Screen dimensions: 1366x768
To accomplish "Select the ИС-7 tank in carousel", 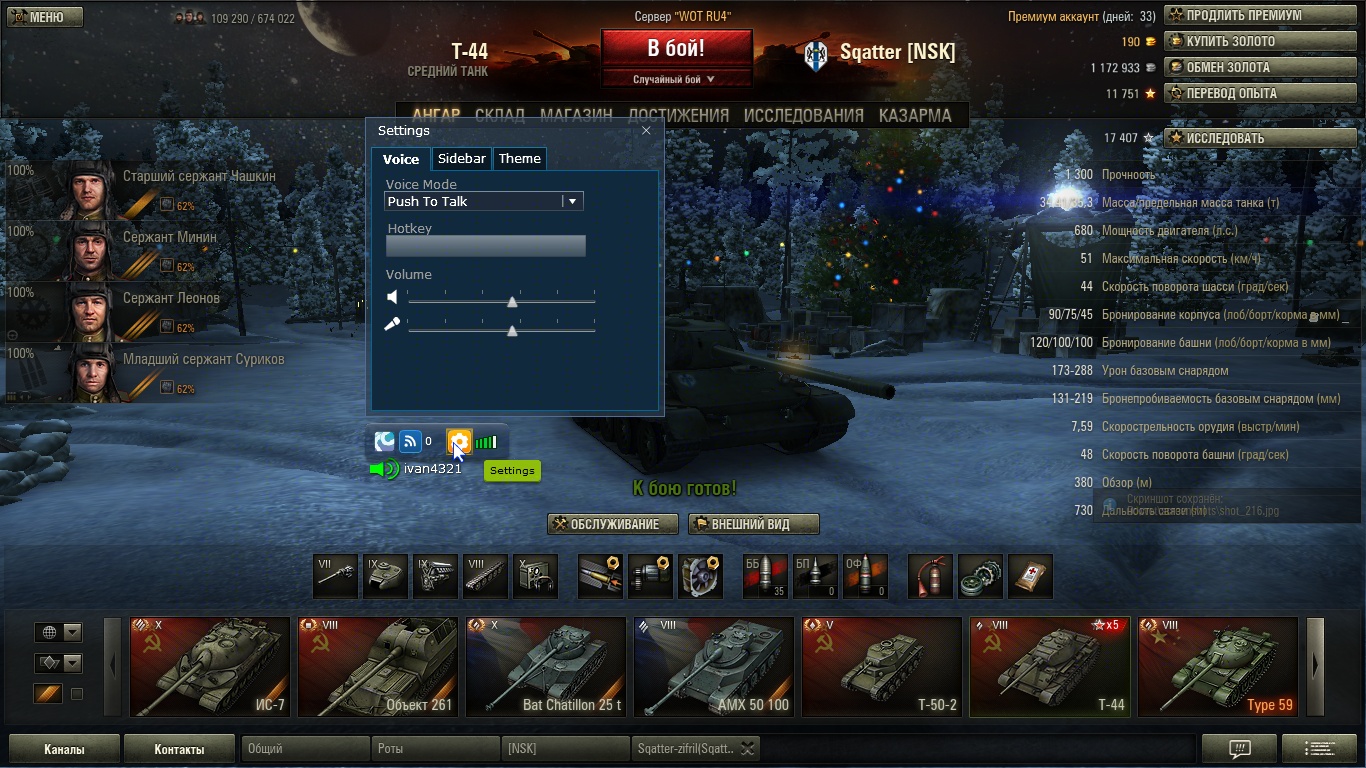I will tap(210, 667).
